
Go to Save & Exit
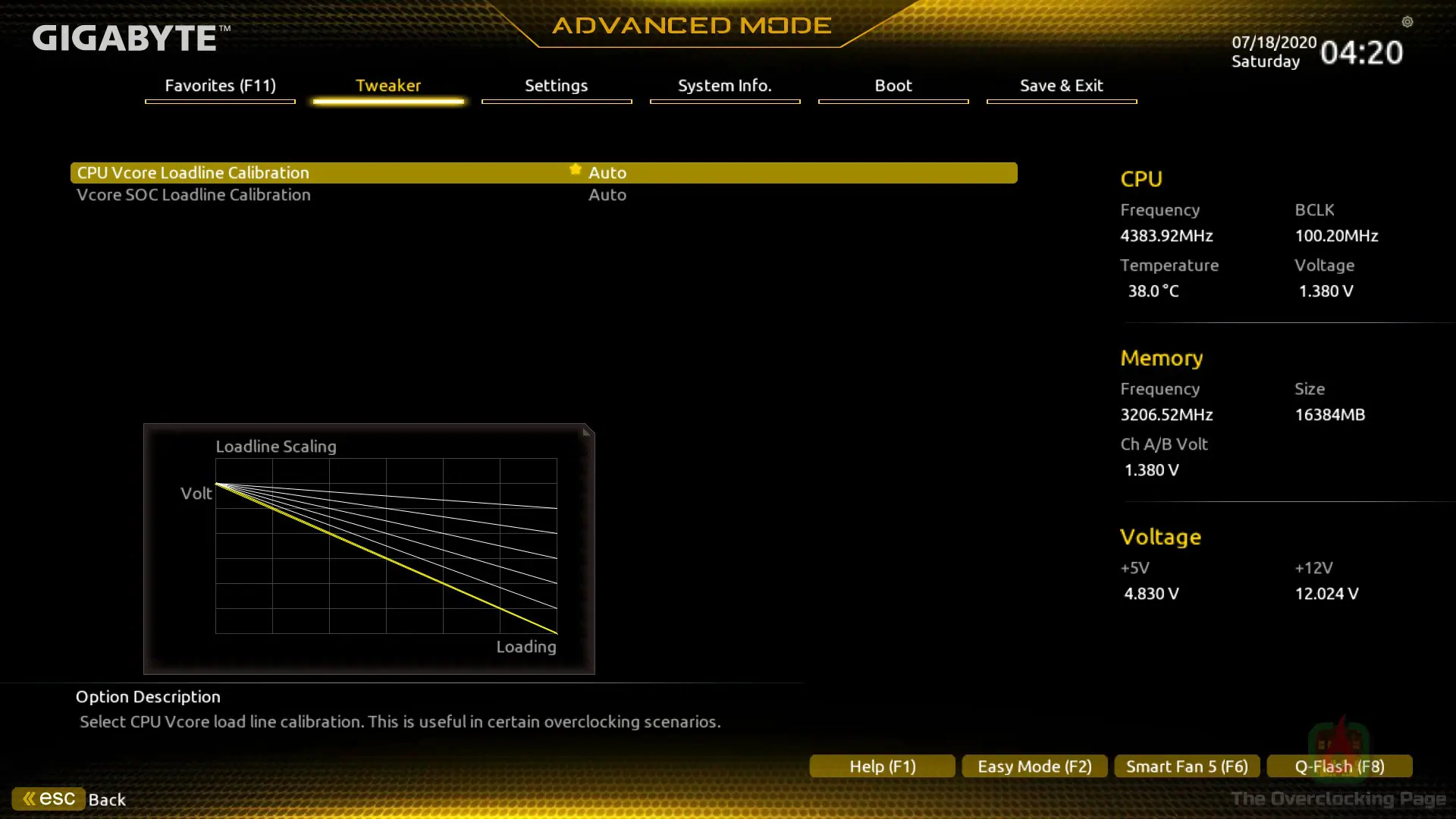(x=1061, y=86)
